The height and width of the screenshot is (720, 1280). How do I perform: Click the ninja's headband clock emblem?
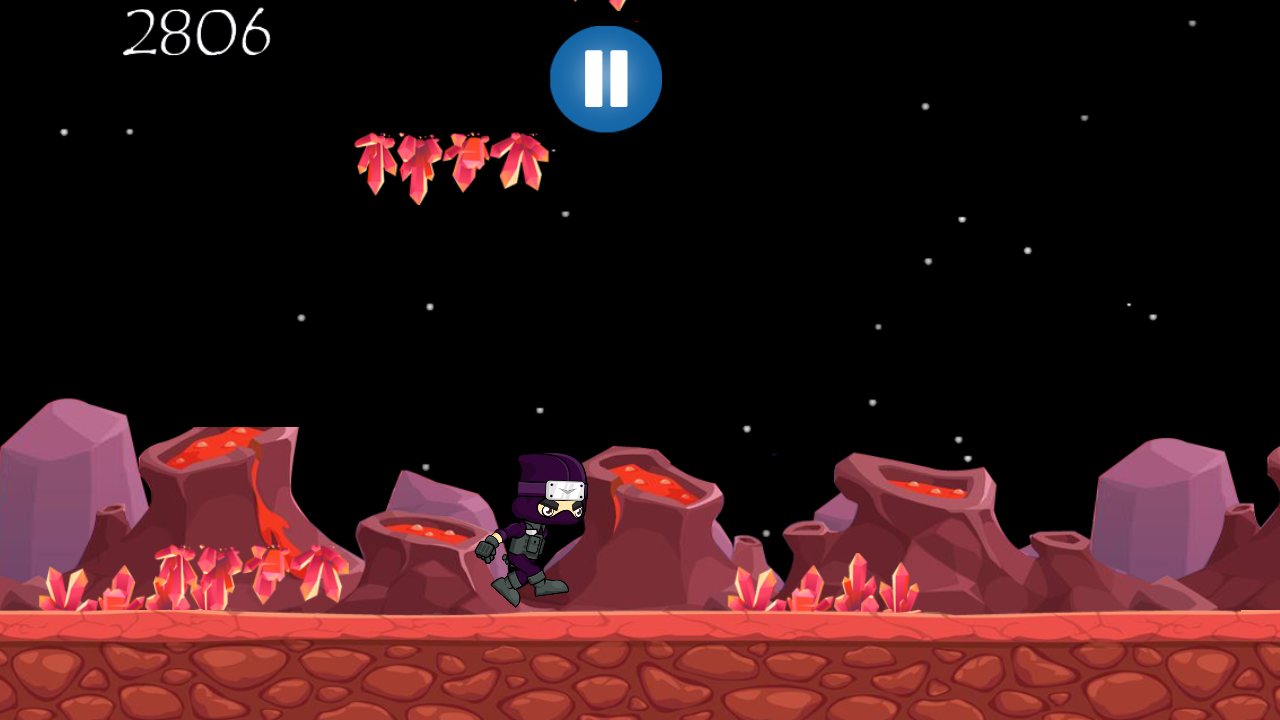point(563,492)
